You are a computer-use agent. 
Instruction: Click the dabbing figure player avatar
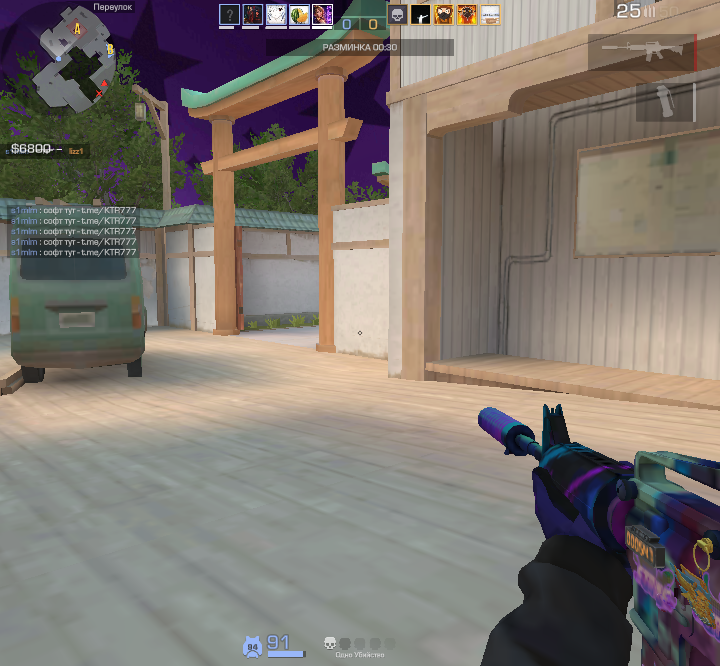click(x=420, y=14)
